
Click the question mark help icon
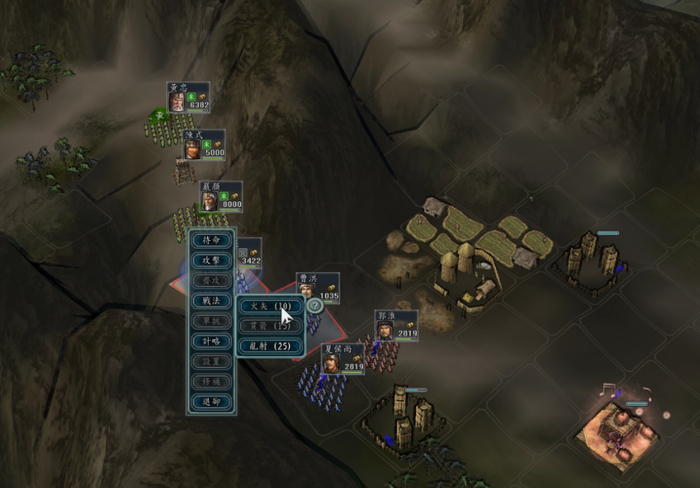click(x=314, y=306)
